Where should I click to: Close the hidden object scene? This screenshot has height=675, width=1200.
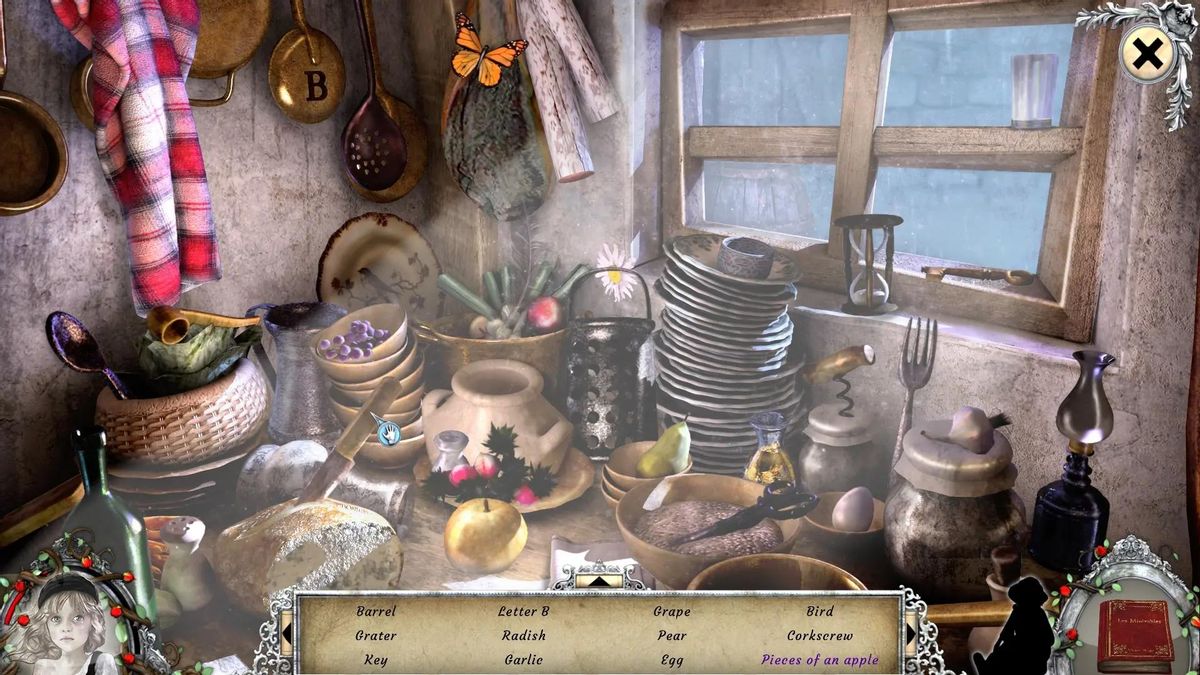pos(1147,55)
